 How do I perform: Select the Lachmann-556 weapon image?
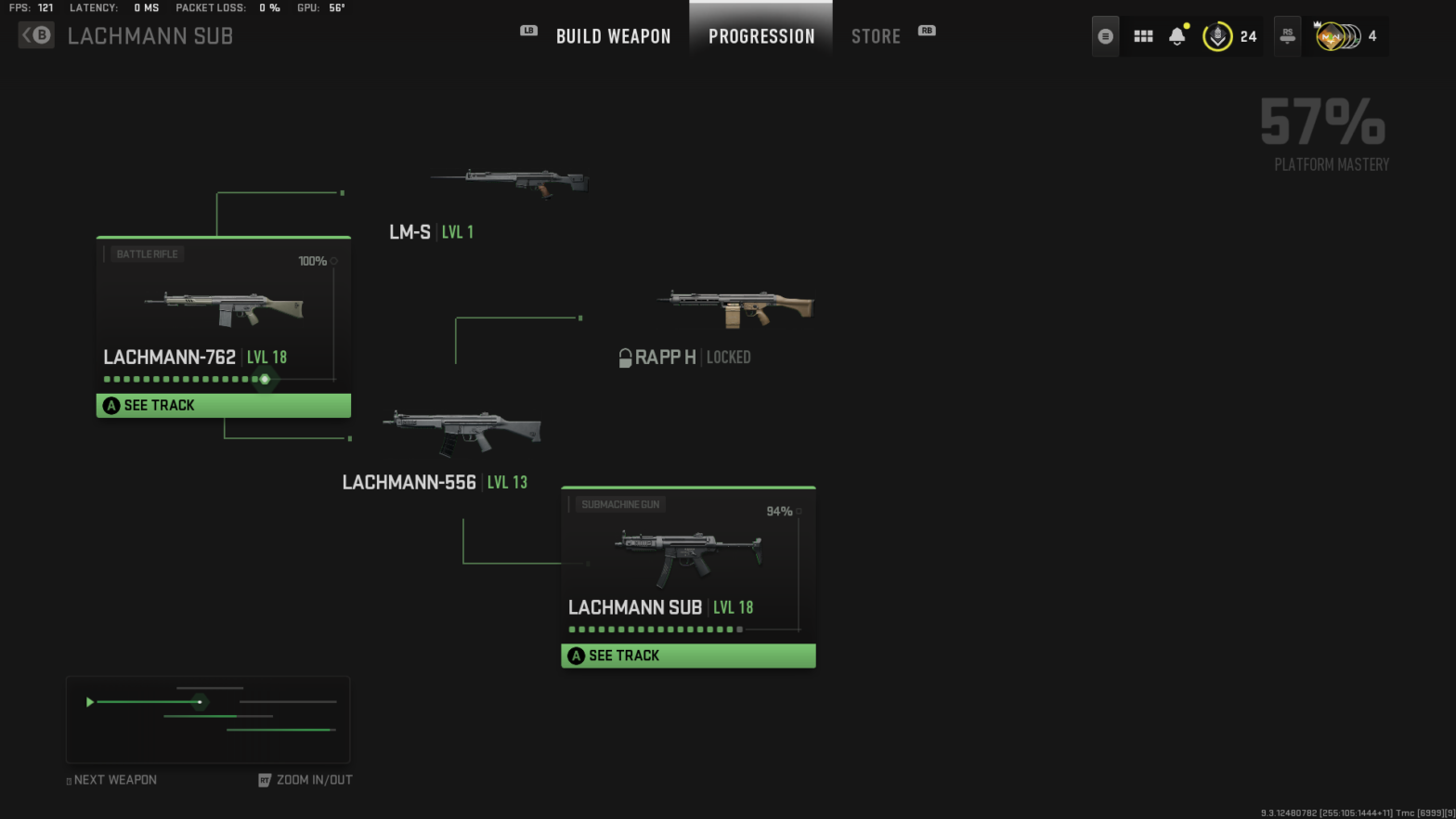tap(461, 427)
